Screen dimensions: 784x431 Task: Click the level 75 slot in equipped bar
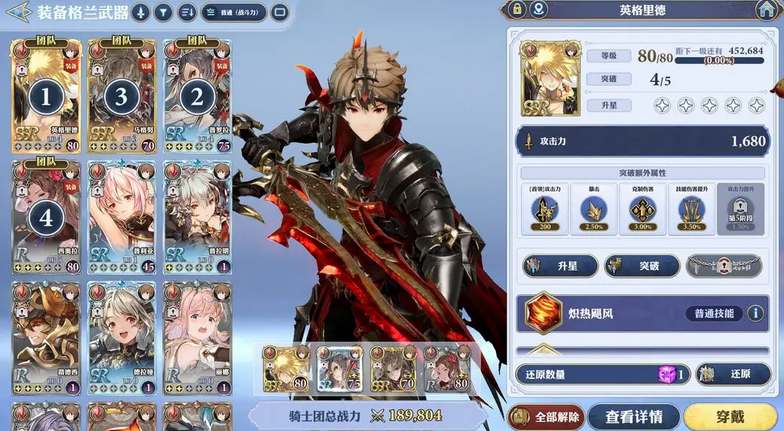tap(339, 370)
